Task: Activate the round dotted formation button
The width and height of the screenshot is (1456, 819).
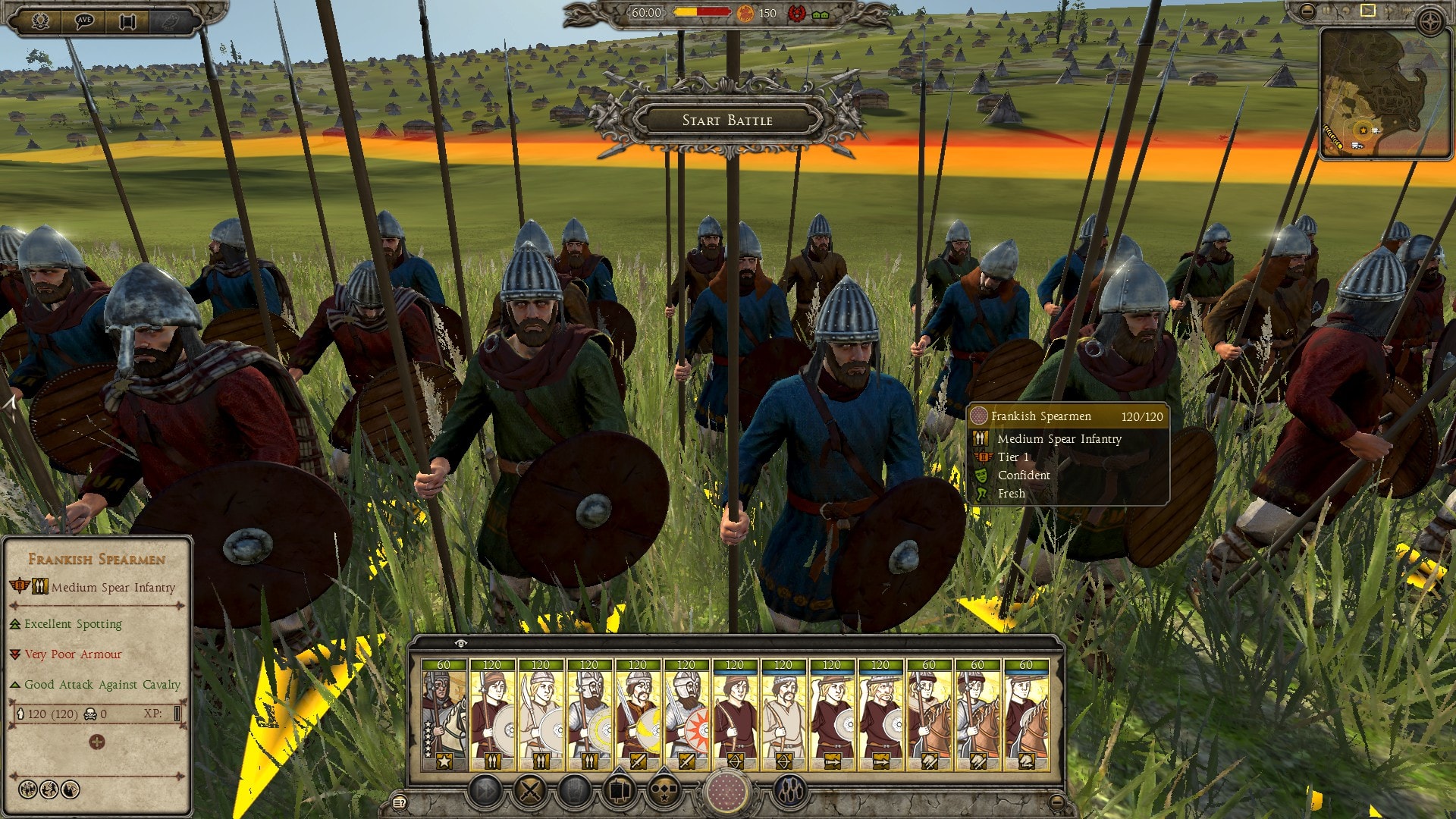Action: (726, 792)
